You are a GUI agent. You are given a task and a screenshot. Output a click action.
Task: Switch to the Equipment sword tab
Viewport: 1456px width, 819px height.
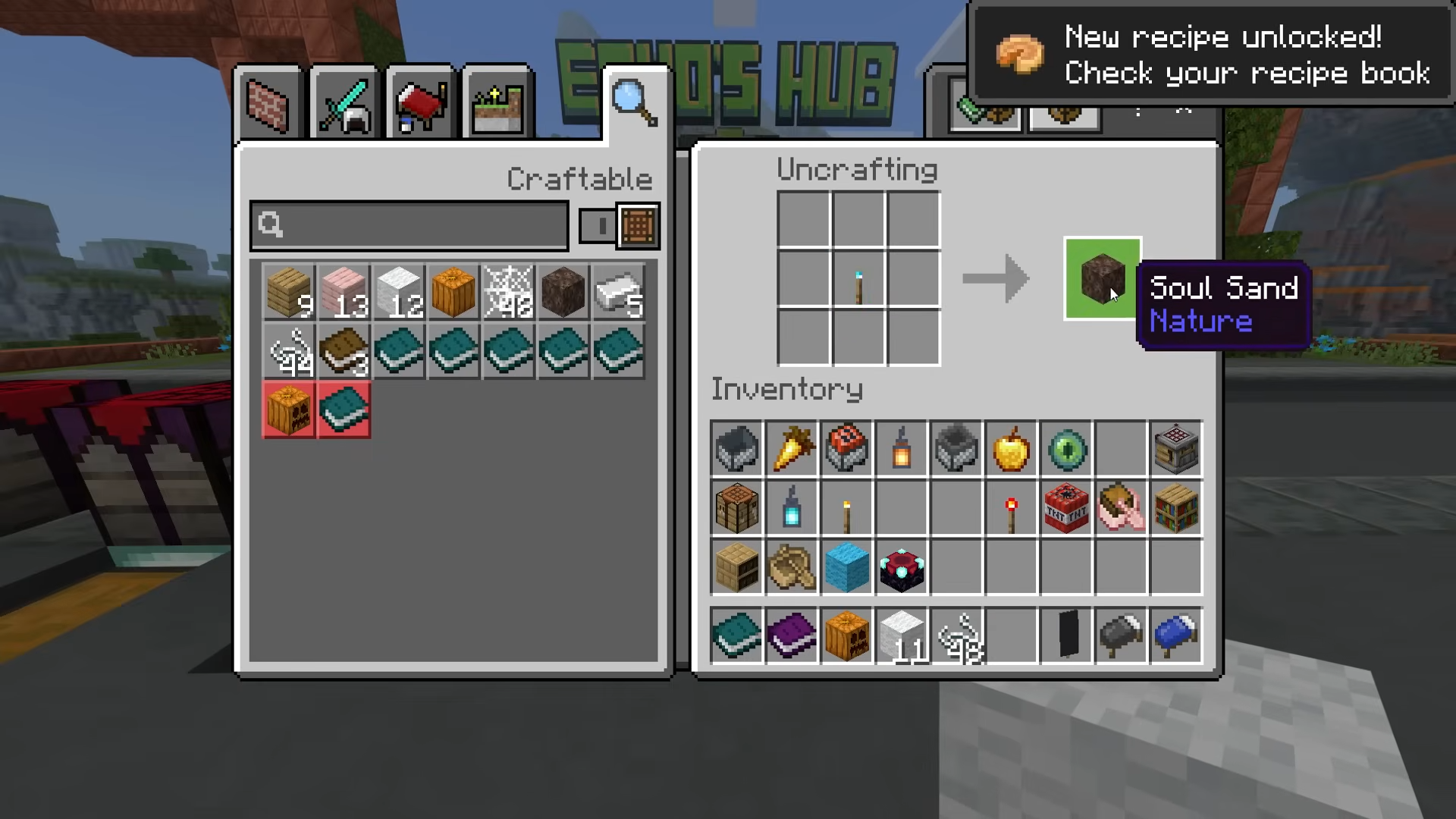click(345, 105)
